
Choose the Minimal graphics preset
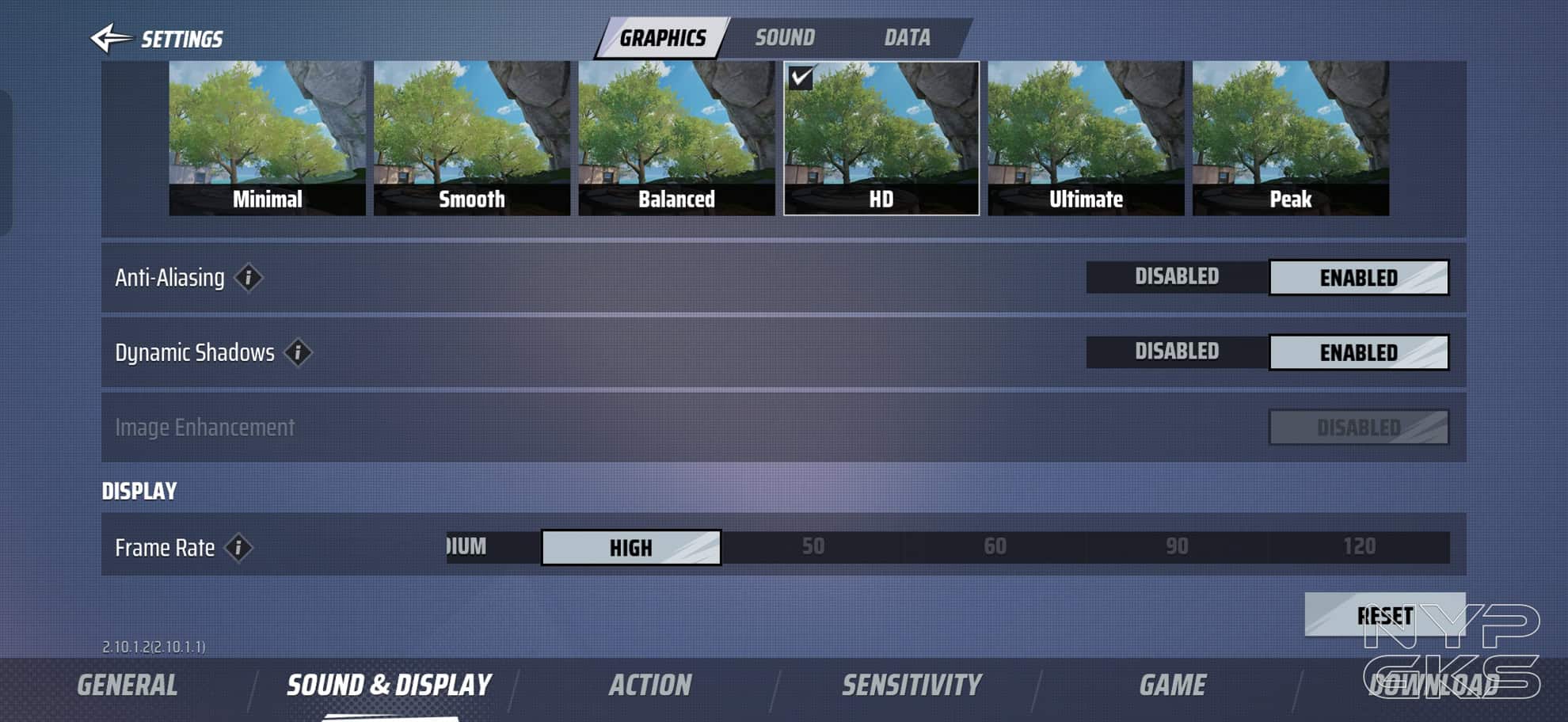point(267,139)
